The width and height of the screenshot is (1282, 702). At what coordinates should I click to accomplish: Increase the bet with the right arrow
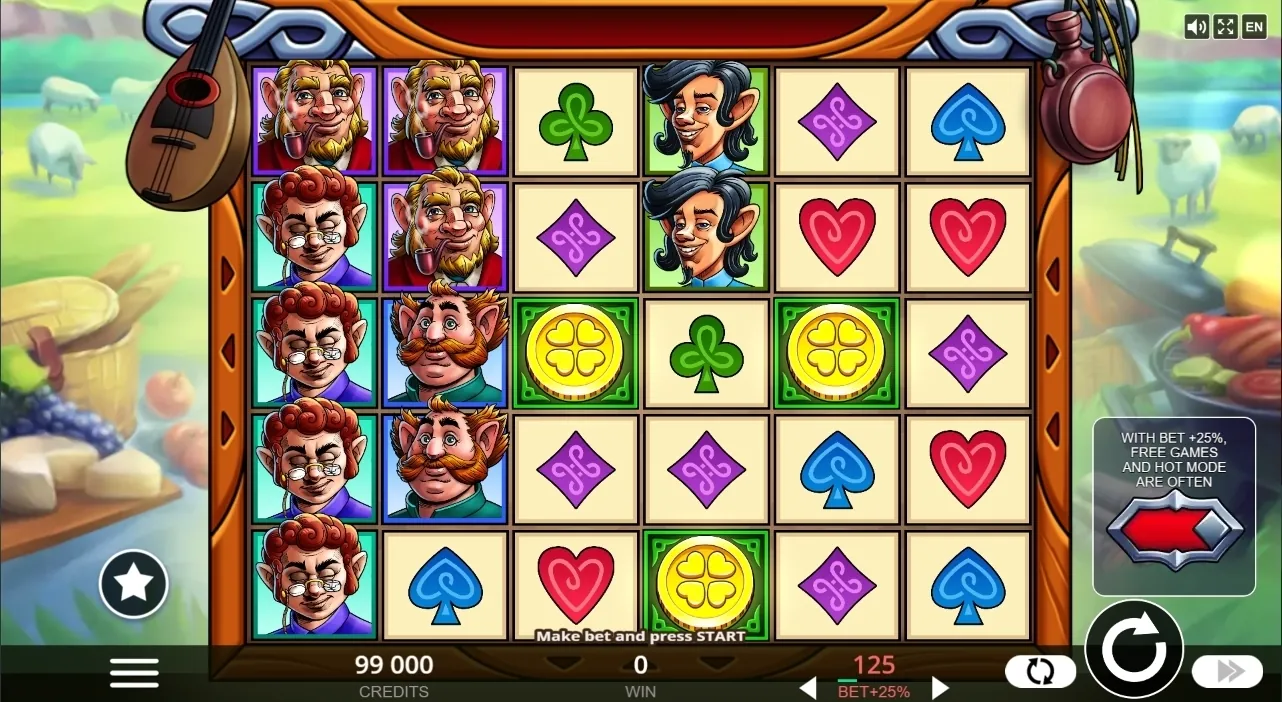click(x=939, y=688)
